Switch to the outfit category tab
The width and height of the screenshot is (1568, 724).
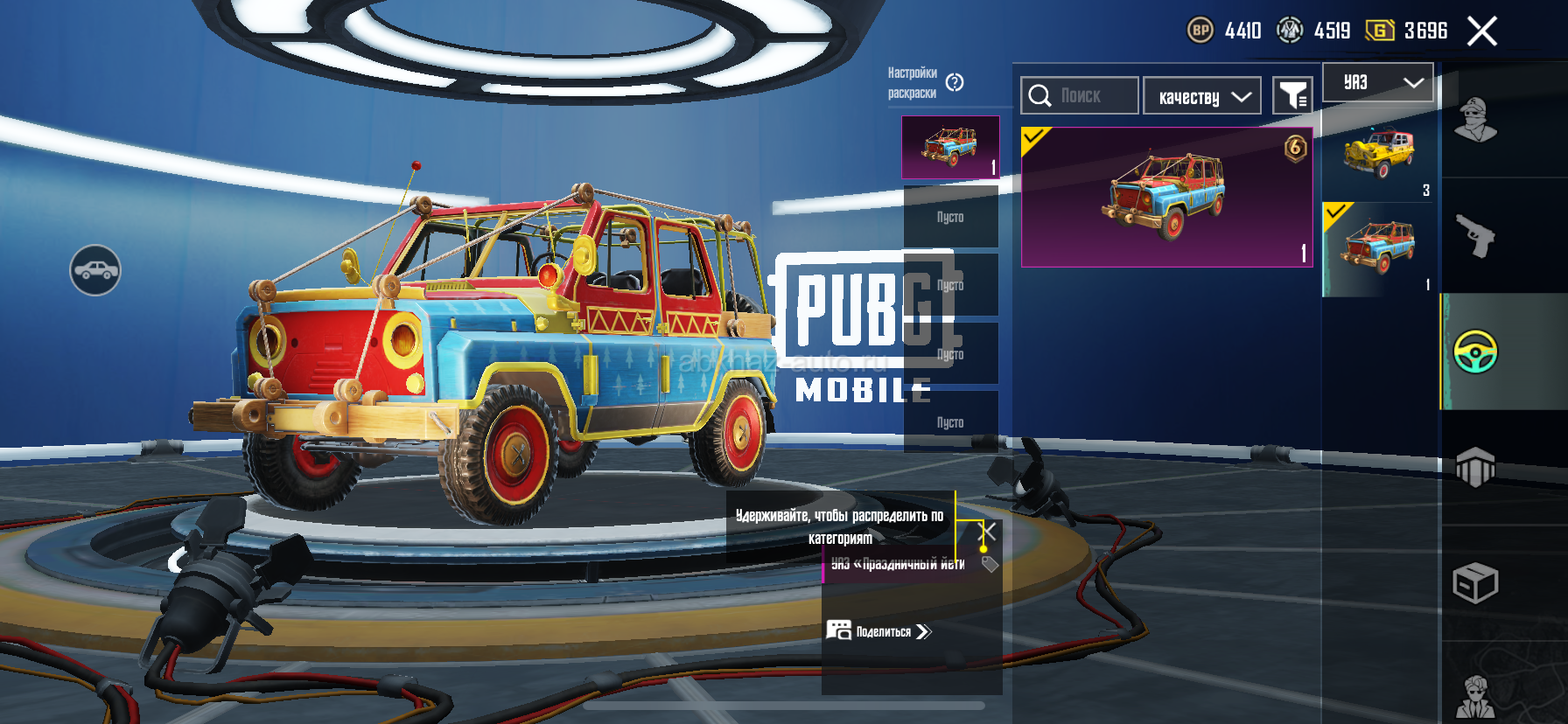tap(1475, 120)
